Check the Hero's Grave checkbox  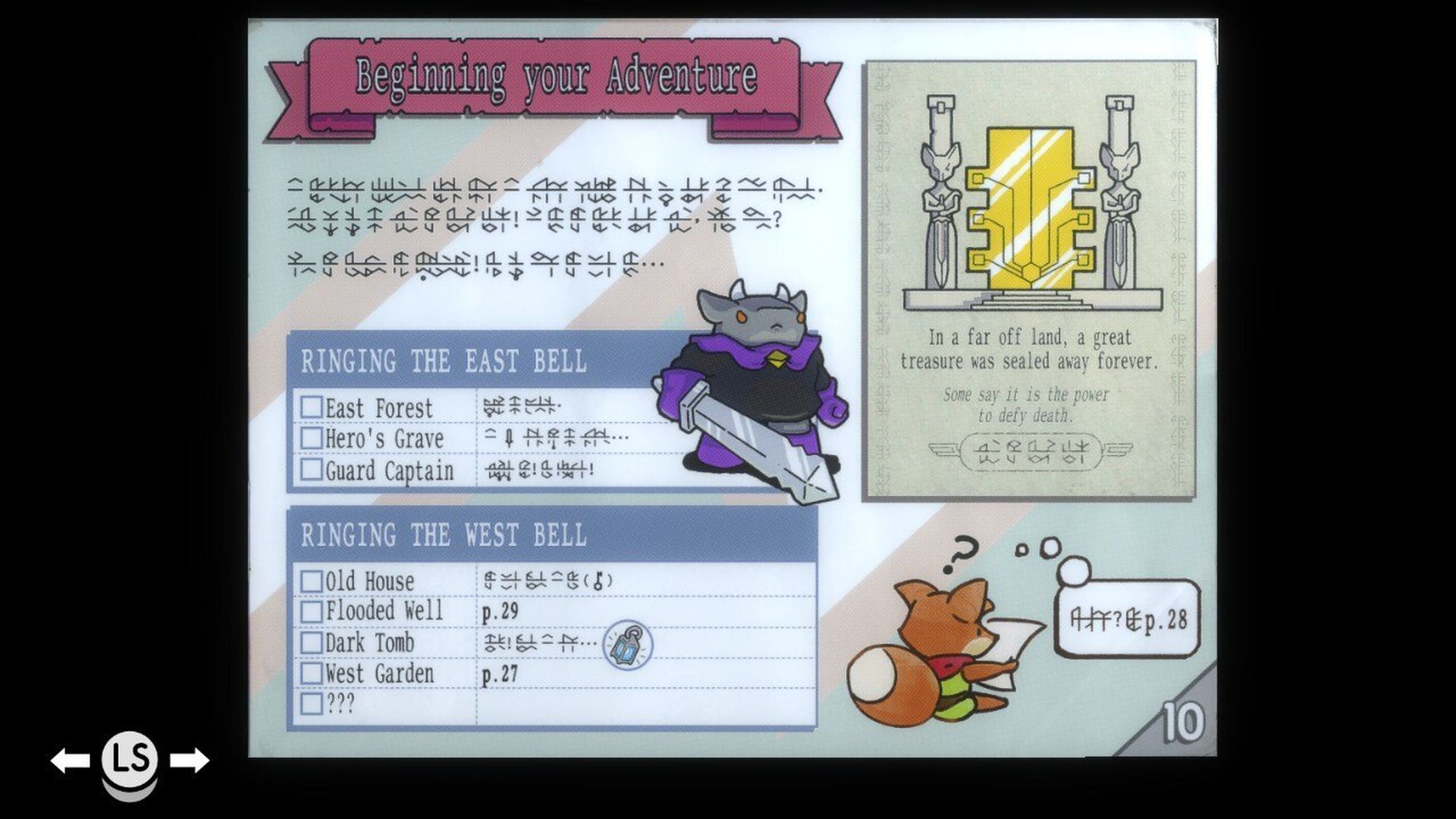(313, 439)
